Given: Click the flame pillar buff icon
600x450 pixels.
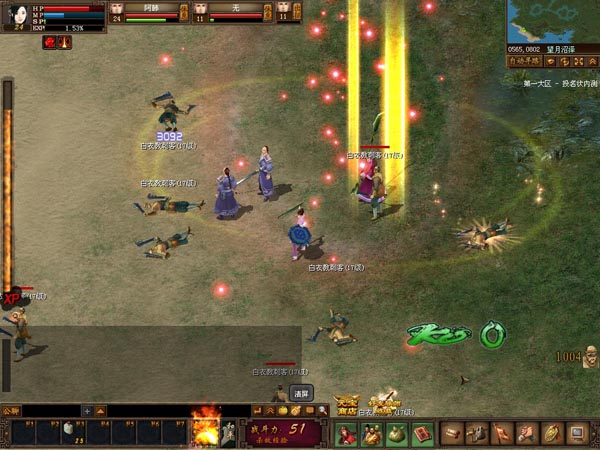Looking at the screenshot, I should [x=64, y=42].
